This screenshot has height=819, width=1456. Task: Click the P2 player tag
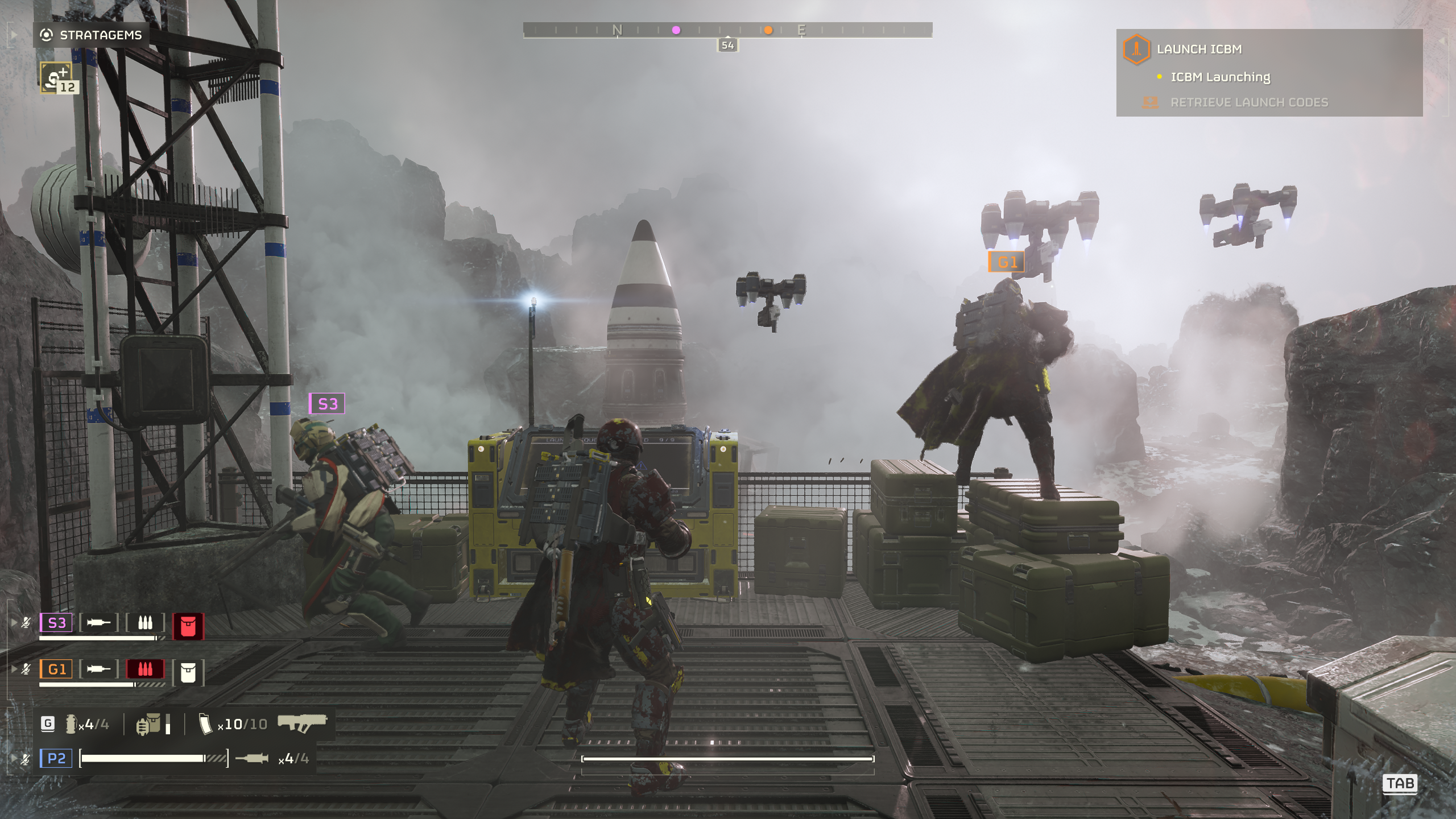[x=56, y=758]
